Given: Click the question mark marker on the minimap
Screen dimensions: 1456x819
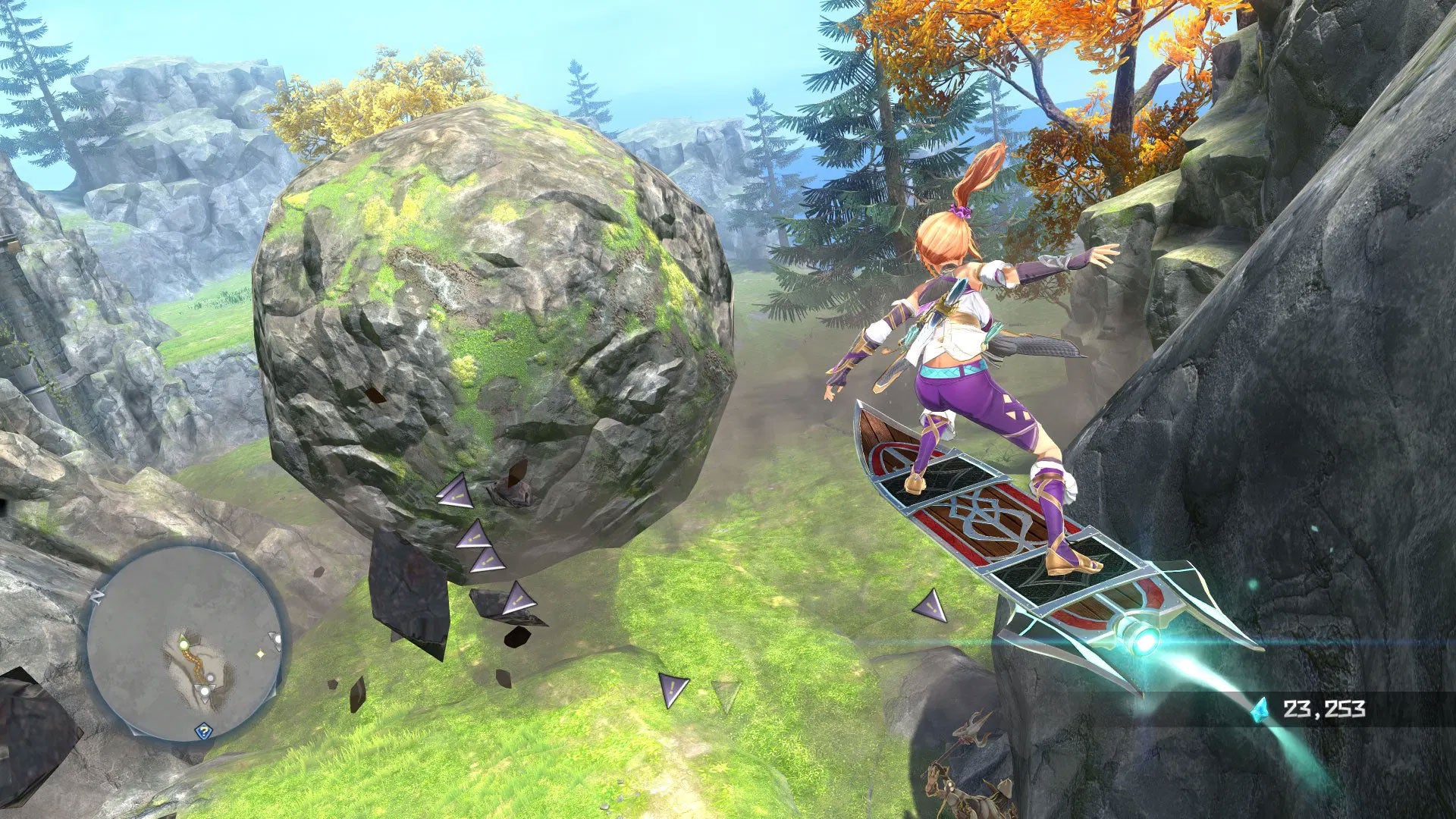Looking at the screenshot, I should pos(203,731).
